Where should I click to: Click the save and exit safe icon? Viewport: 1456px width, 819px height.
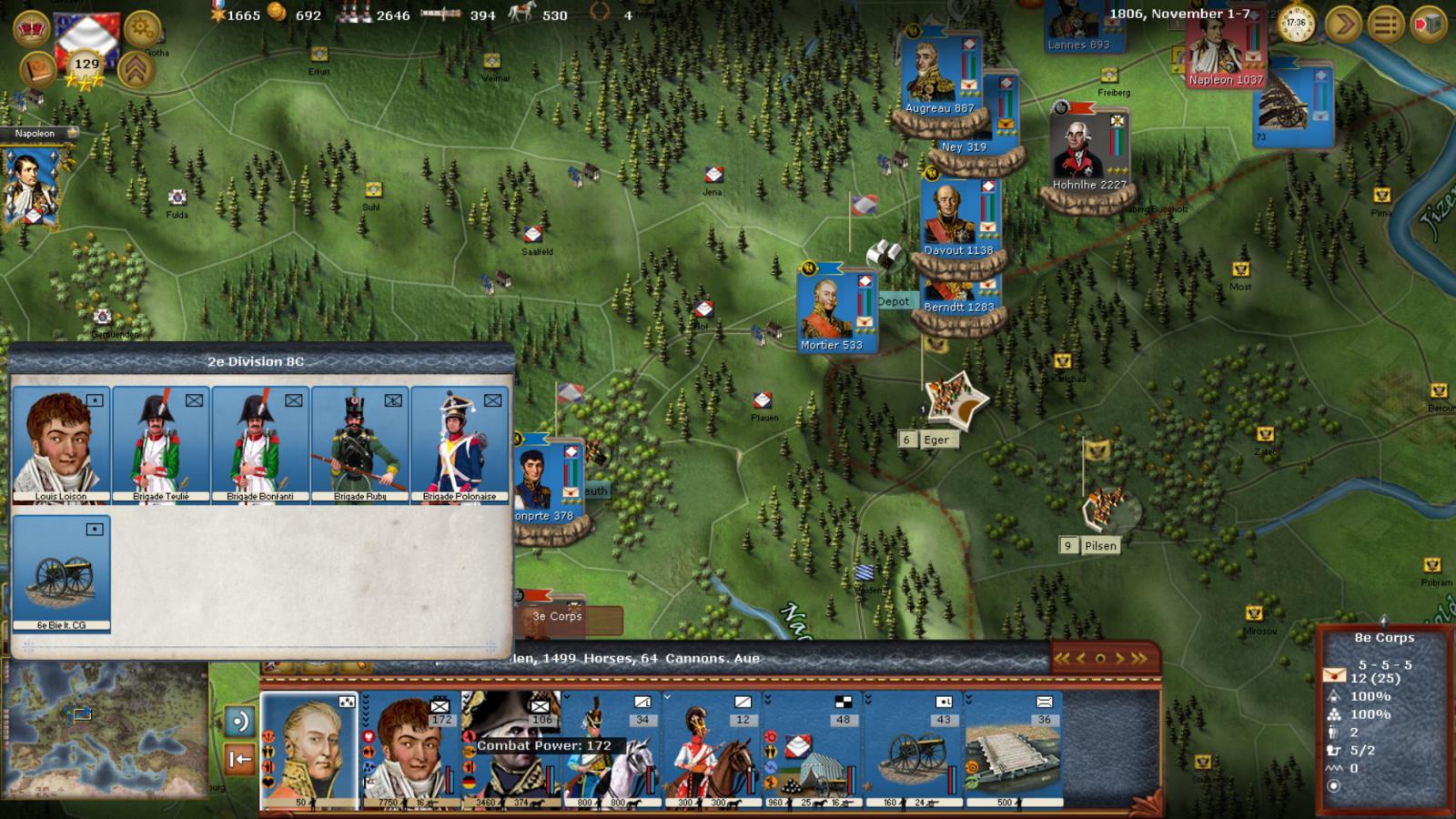[x=1428, y=25]
